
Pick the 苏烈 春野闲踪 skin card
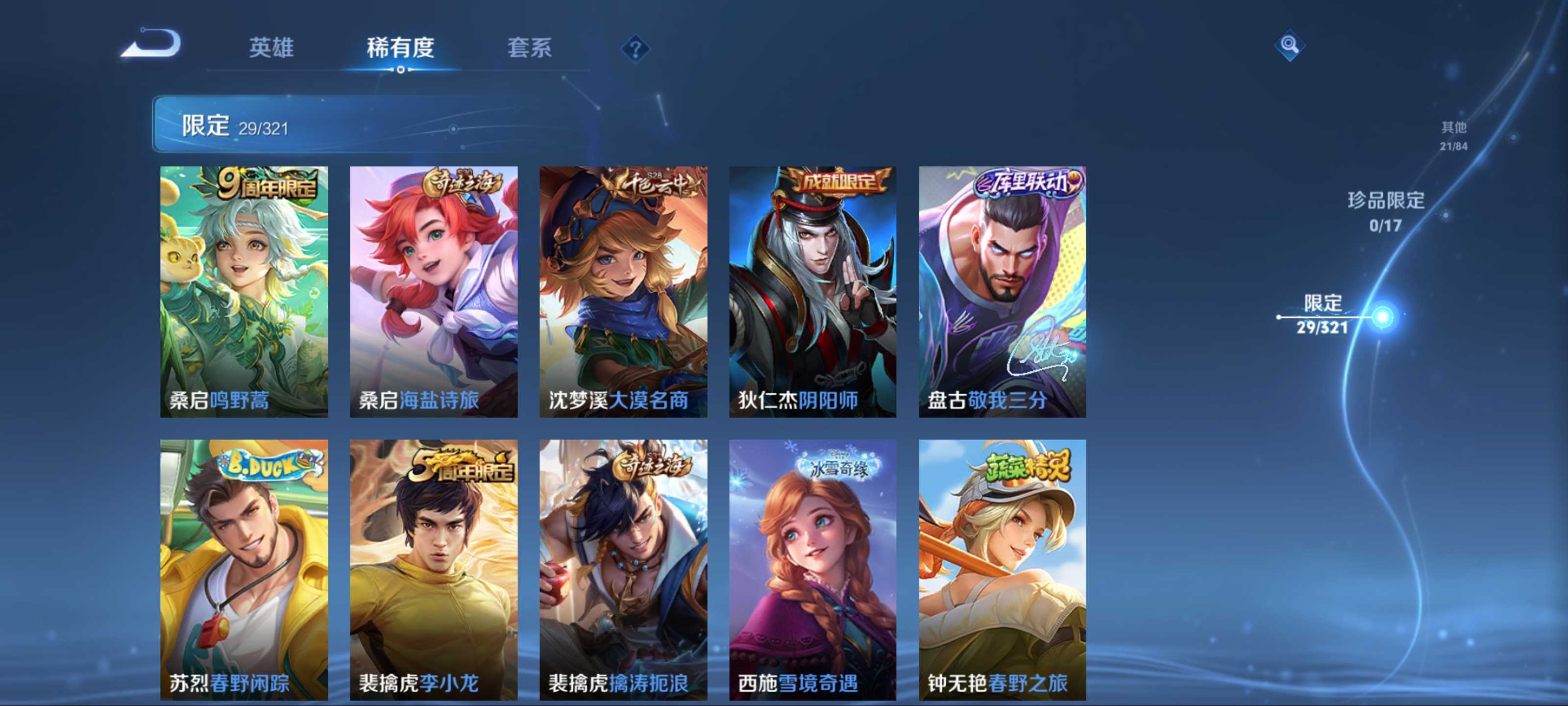(244, 570)
